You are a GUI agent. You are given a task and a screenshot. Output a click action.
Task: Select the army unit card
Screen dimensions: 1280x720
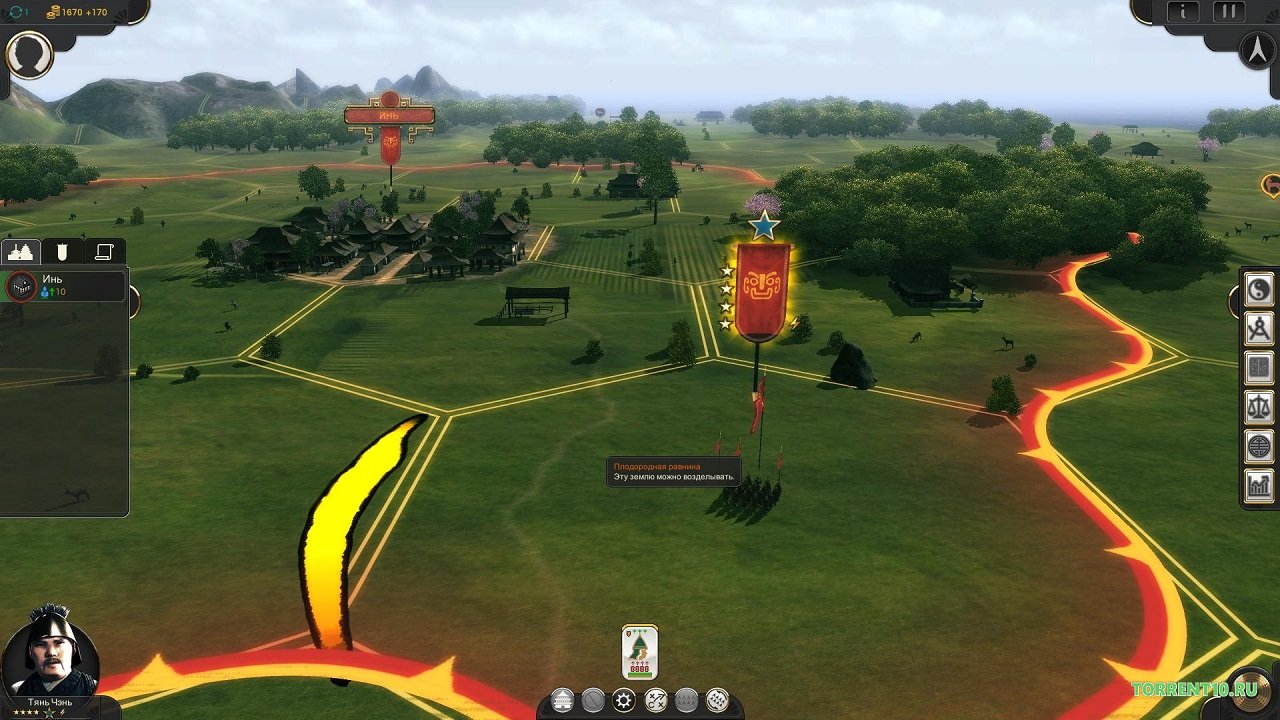[640, 652]
